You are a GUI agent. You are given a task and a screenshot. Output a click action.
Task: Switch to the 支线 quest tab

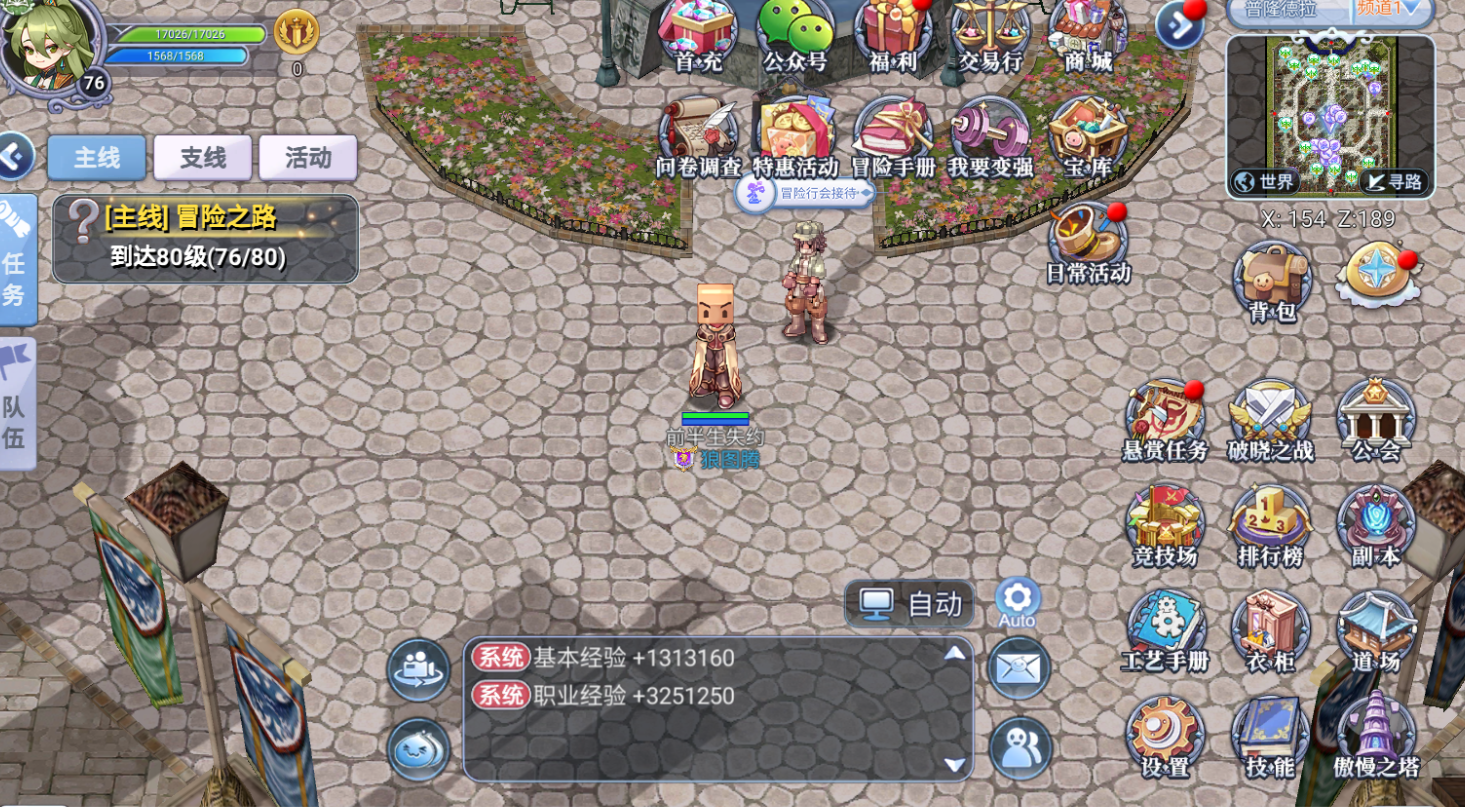[203, 158]
